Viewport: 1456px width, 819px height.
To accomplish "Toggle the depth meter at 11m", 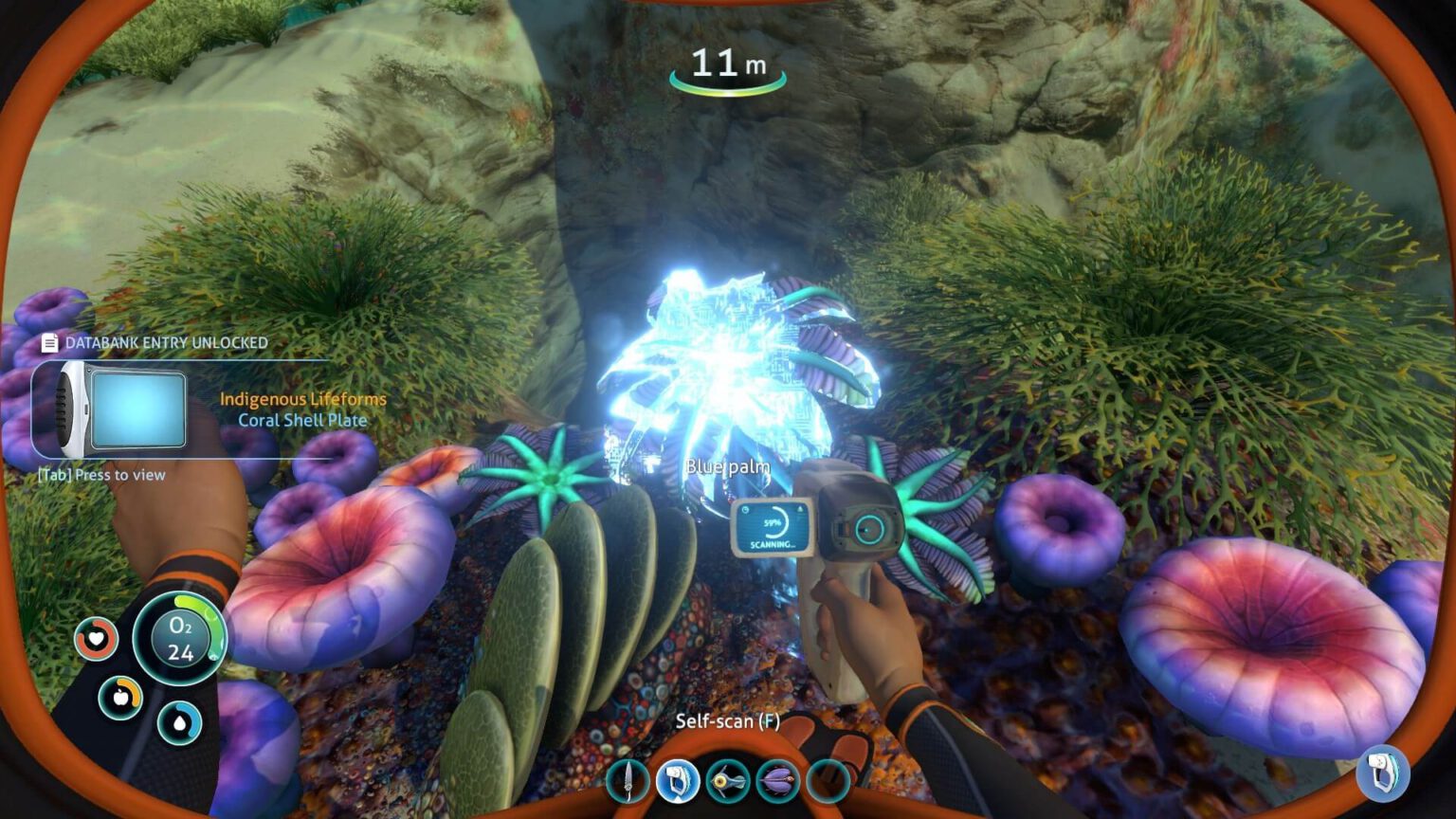I will coord(726,64).
